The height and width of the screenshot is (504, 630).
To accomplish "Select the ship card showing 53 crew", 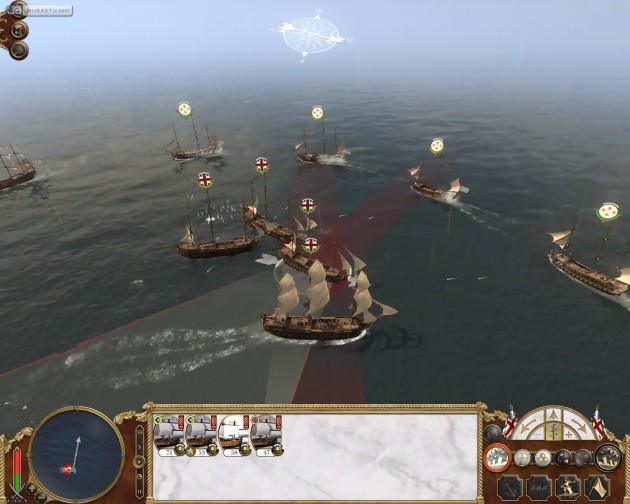I will pyautogui.click(x=200, y=433).
